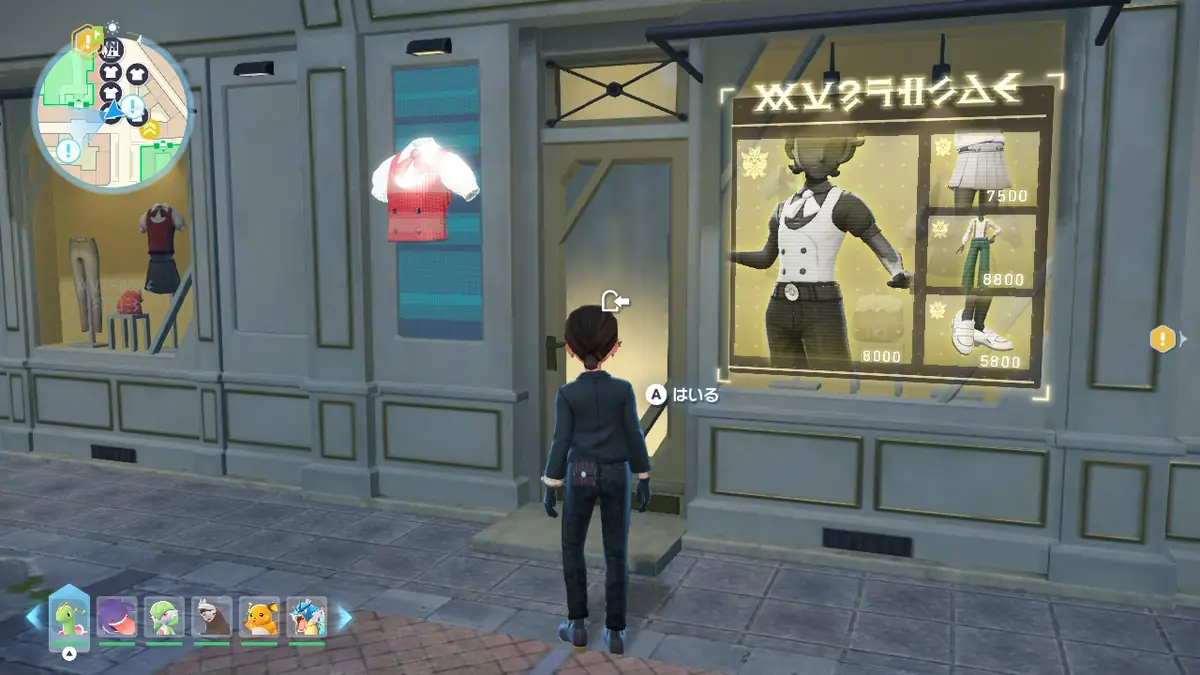Viewport: 1200px width, 675px height.
Task: Click the door enter icon above the player
Action: [x=614, y=300]
